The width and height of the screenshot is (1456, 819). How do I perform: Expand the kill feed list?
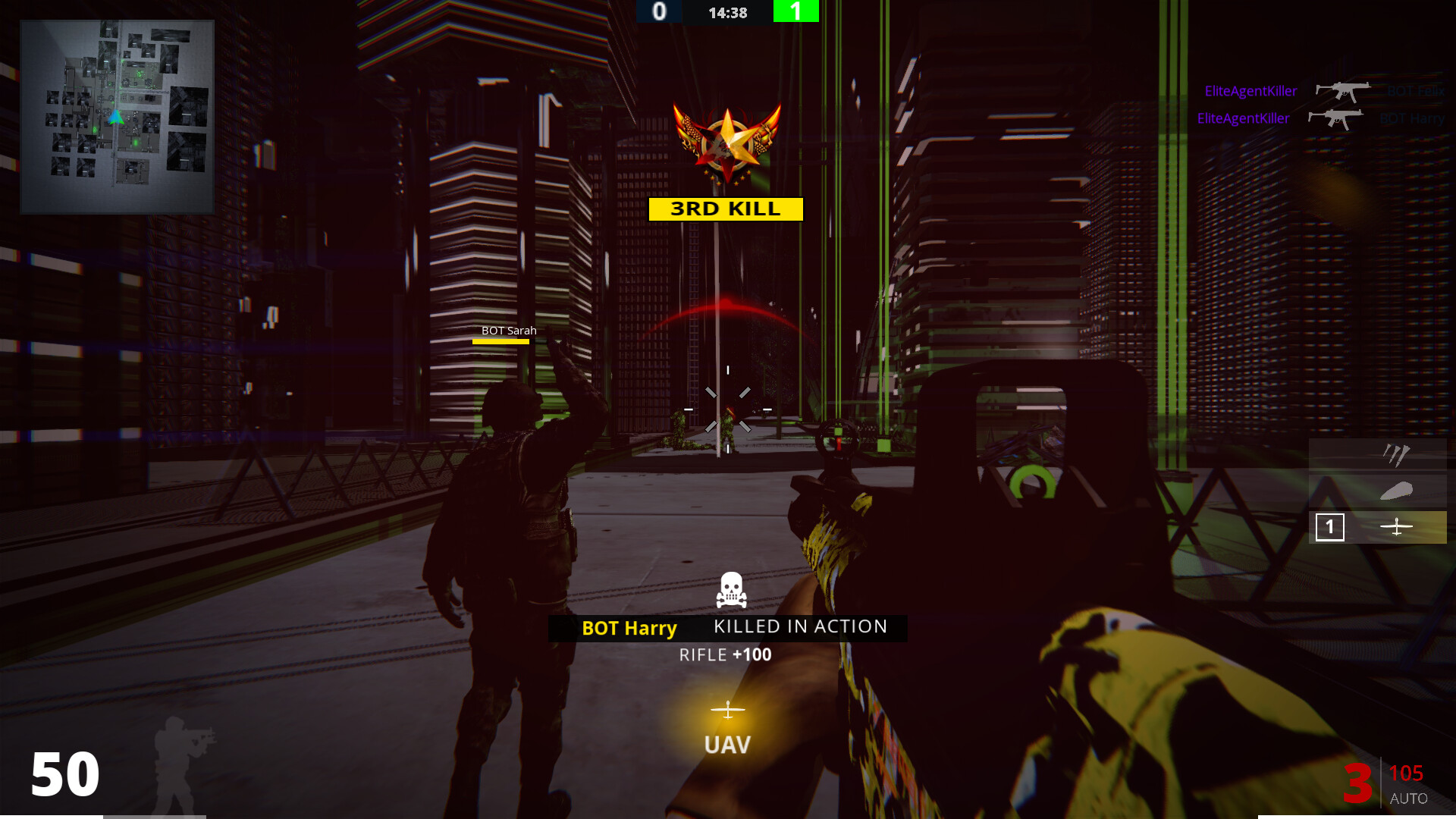(x=1319, y=104)
